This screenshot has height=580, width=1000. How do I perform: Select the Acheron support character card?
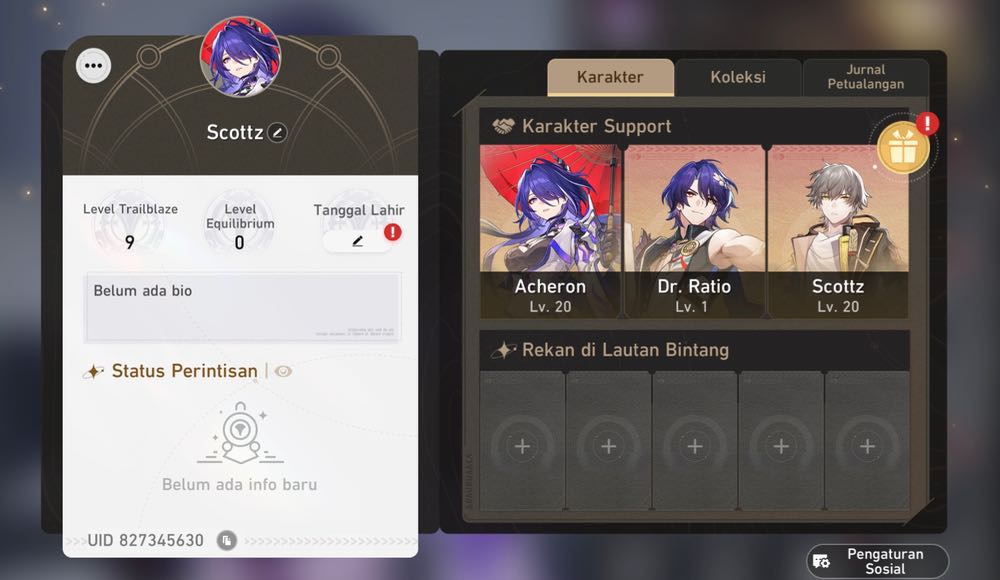550,231
